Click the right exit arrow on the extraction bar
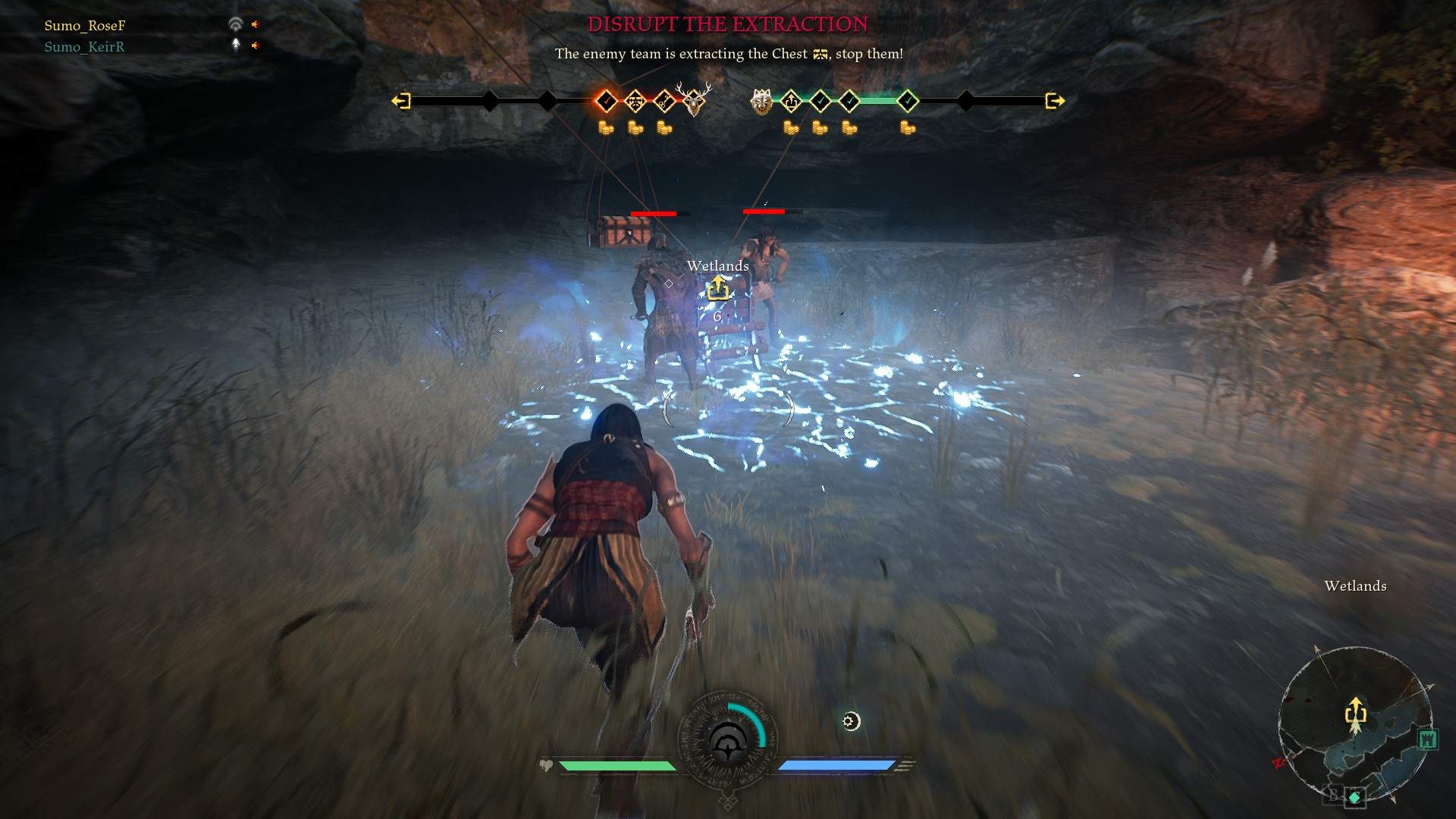Screen dimensions: 1456x819 (x=1054, y=100)
